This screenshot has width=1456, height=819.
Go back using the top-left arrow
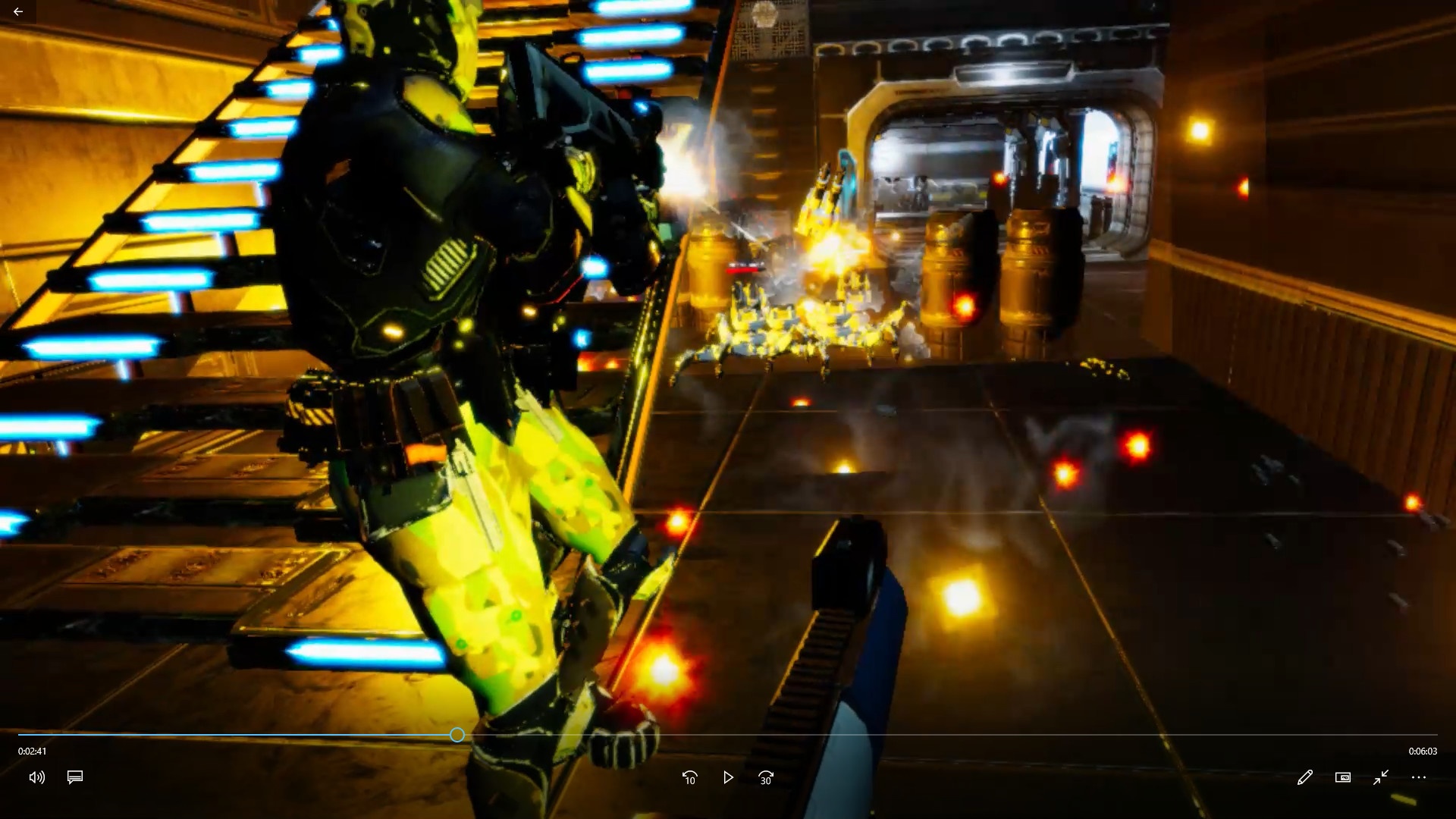point(18,11)
